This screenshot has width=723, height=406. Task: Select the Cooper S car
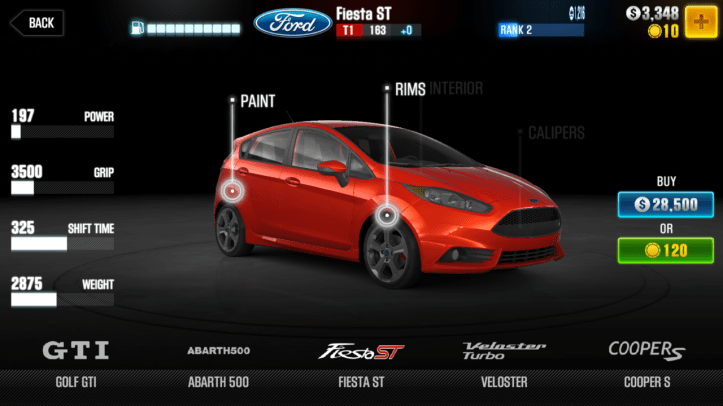point(647,360)
